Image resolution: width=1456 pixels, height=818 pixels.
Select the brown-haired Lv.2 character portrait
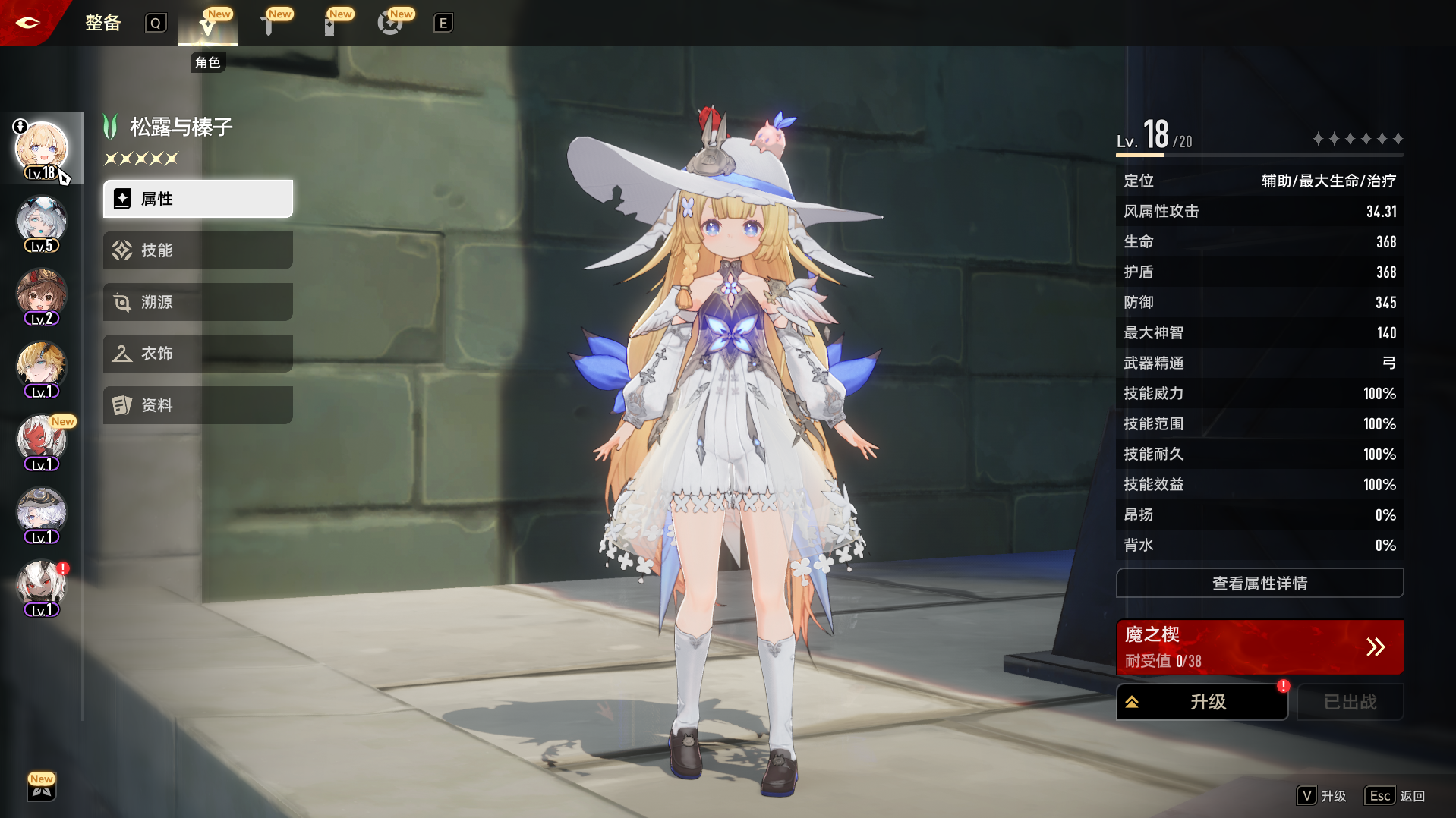[42, 295]
